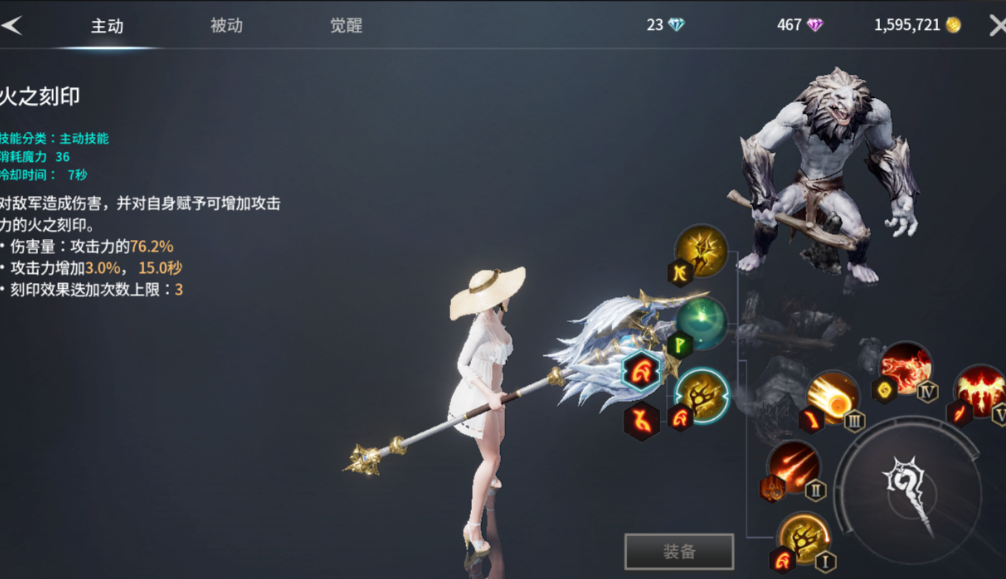1006x579 pixels.
Task: Select the fire beast skill in slot IV
Action: coord(906,367)
